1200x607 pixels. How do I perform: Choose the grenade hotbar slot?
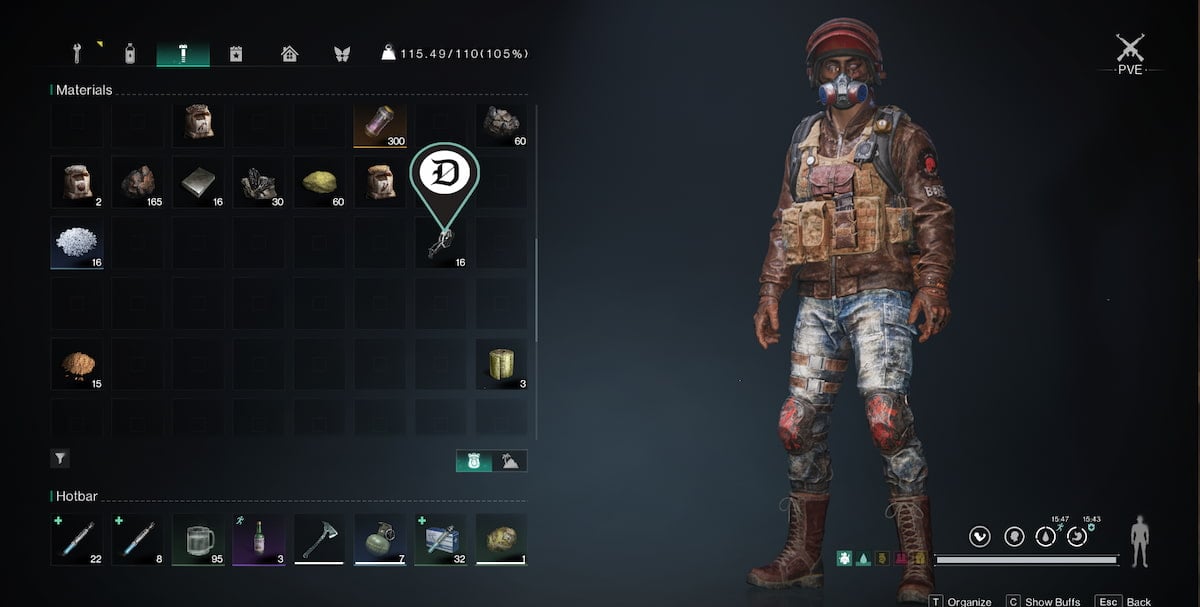[380, 540]
